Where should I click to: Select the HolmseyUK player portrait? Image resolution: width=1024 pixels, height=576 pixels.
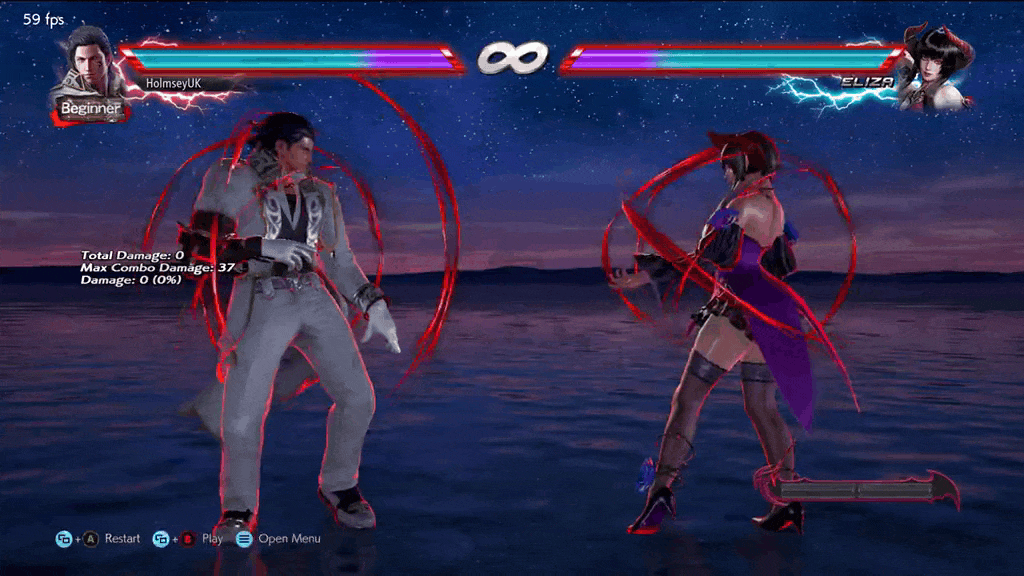(x=91, y=66)
